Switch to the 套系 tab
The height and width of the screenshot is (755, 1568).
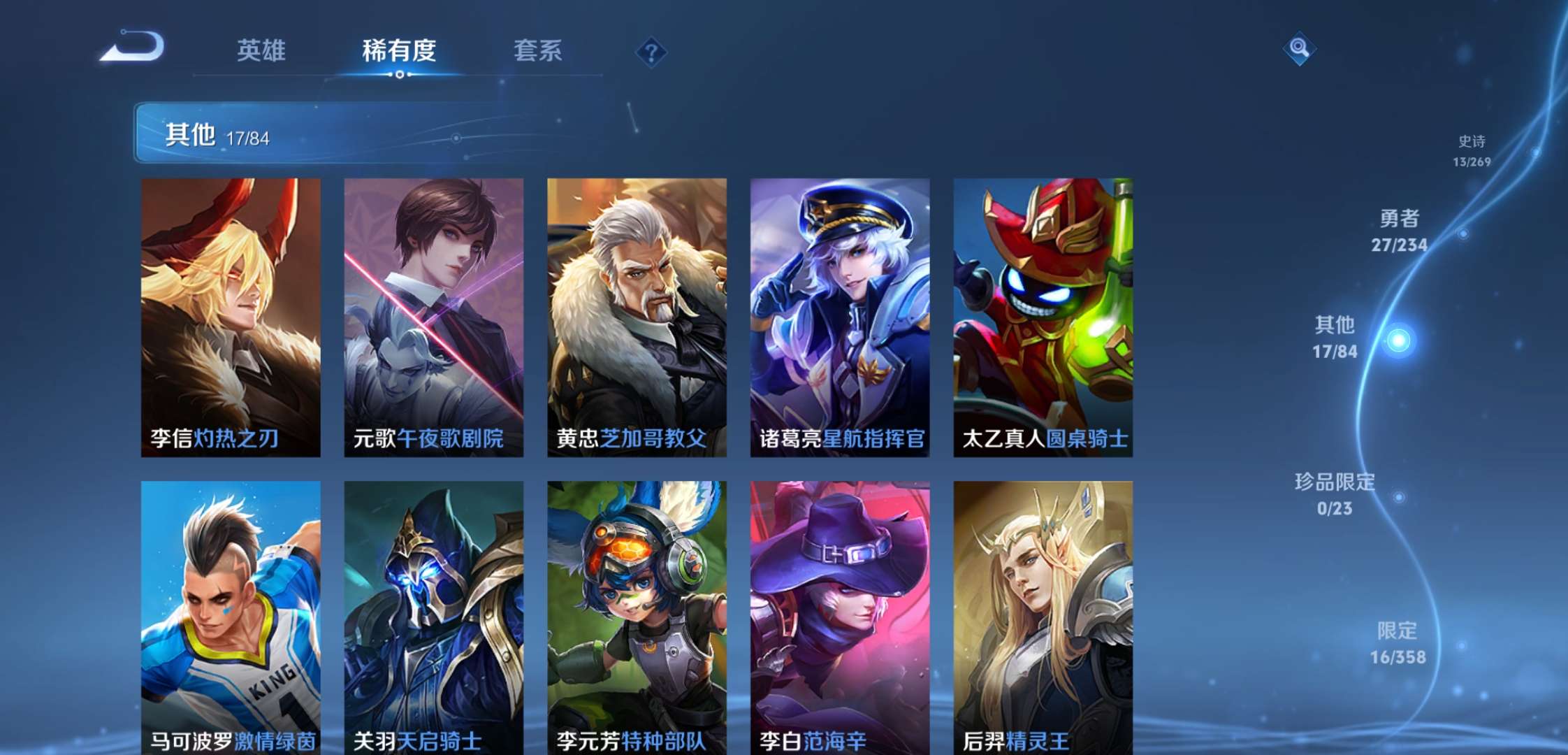pos(538,50)
